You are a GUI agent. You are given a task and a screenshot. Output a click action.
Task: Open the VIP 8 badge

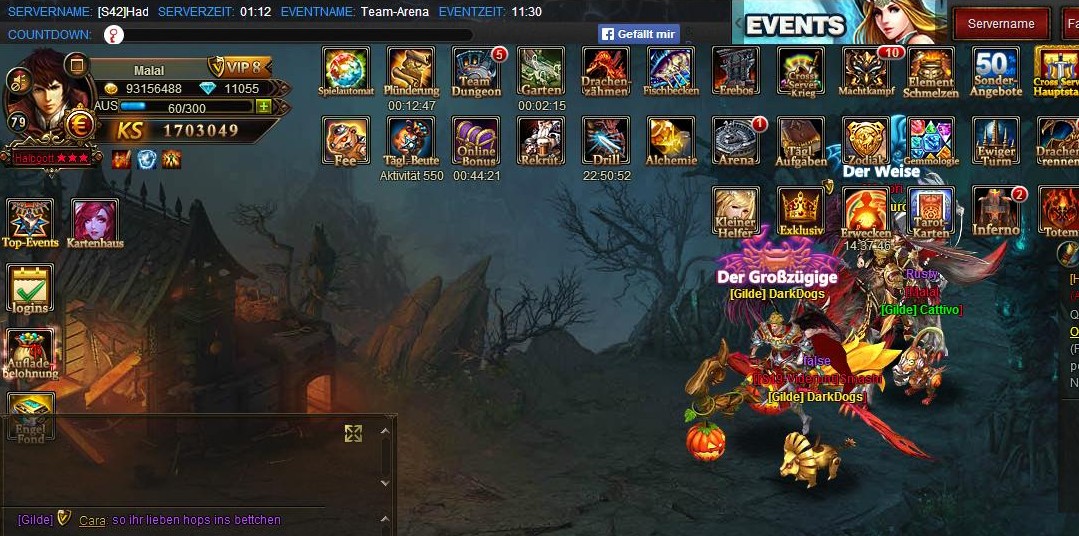pyautogui.click(x=241, y=67)
